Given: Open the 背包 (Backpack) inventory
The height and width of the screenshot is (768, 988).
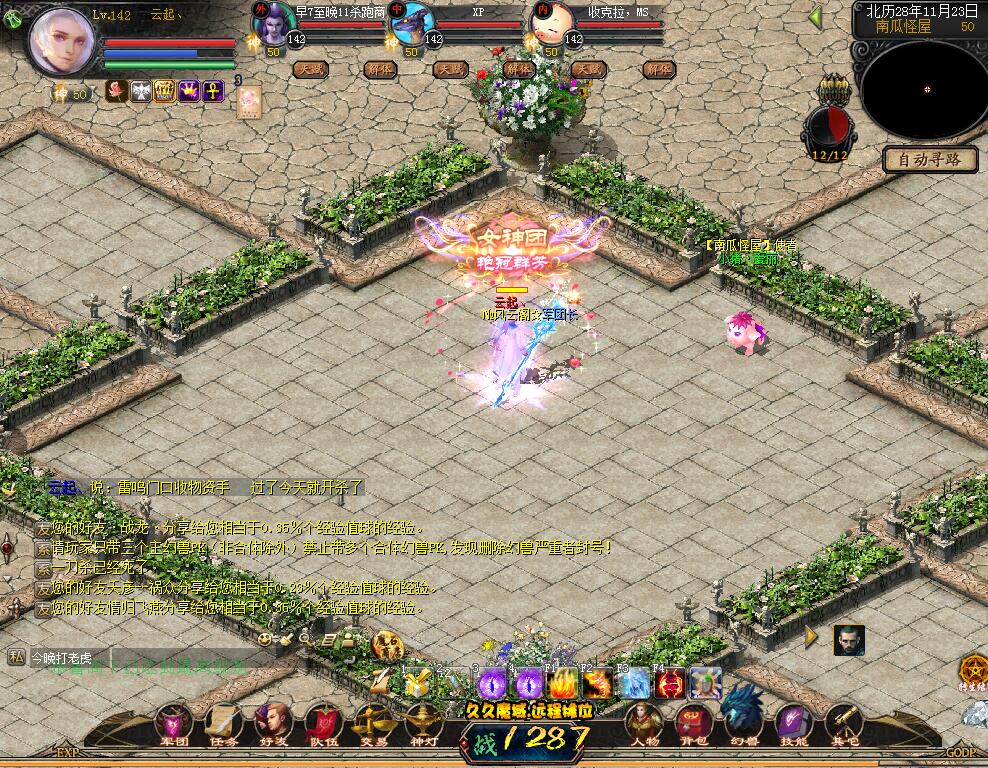Looking at the screenshot, I should 693,723.
